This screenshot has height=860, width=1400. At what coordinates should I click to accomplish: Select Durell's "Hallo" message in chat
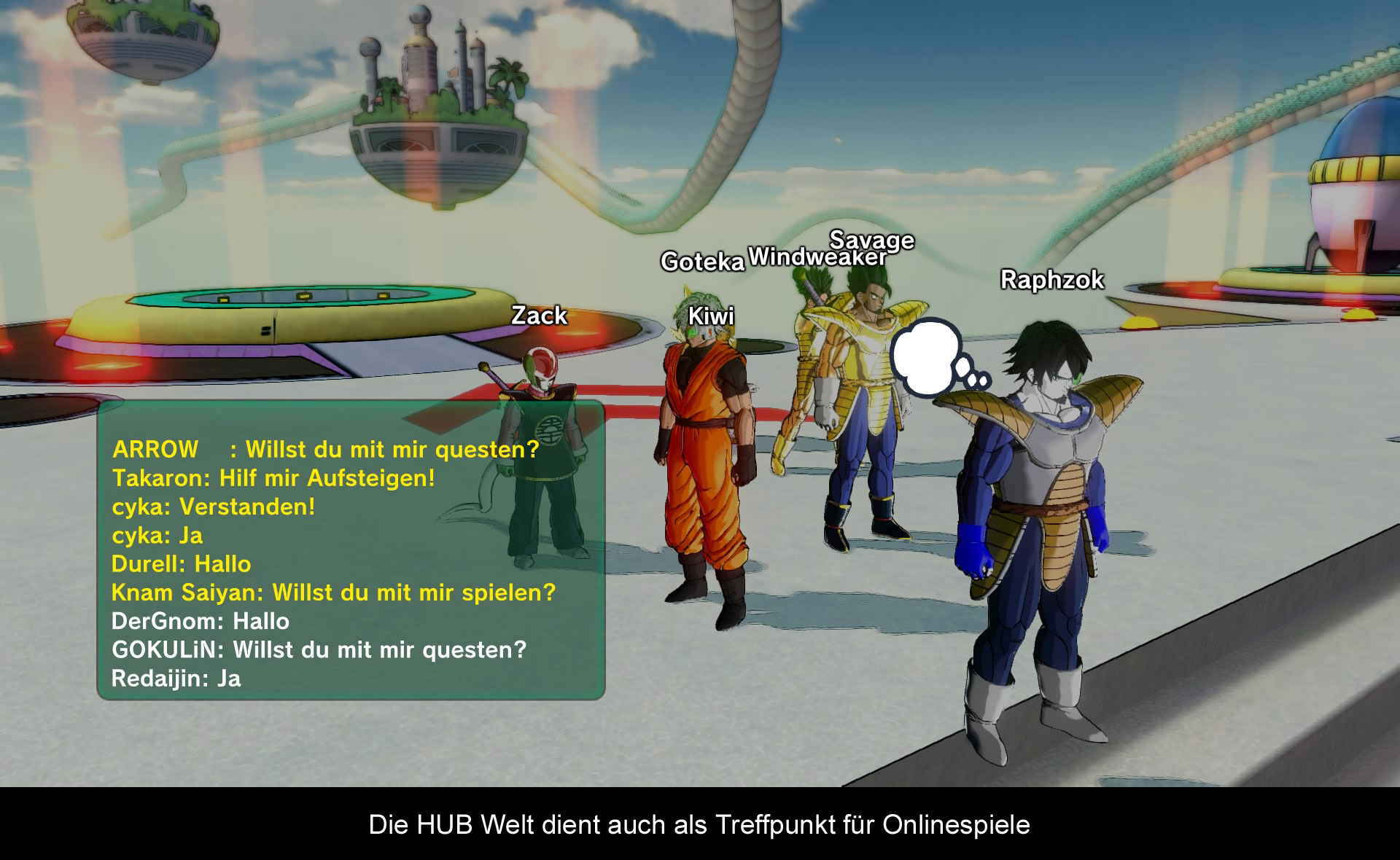point(181,564)
